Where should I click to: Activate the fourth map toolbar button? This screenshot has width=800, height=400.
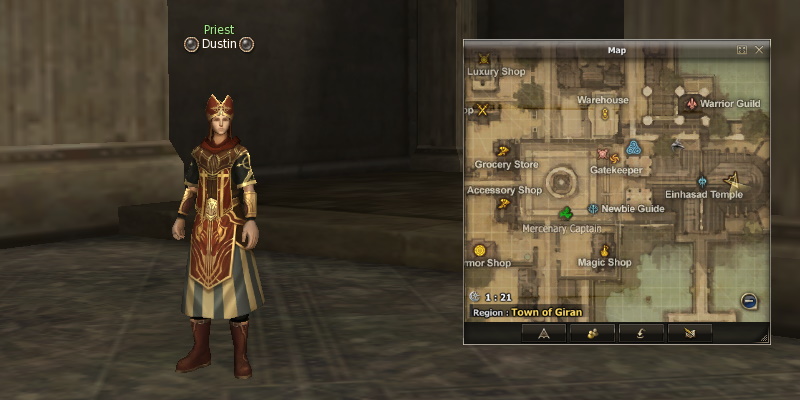pyautogui.click(x=689, y=333)
